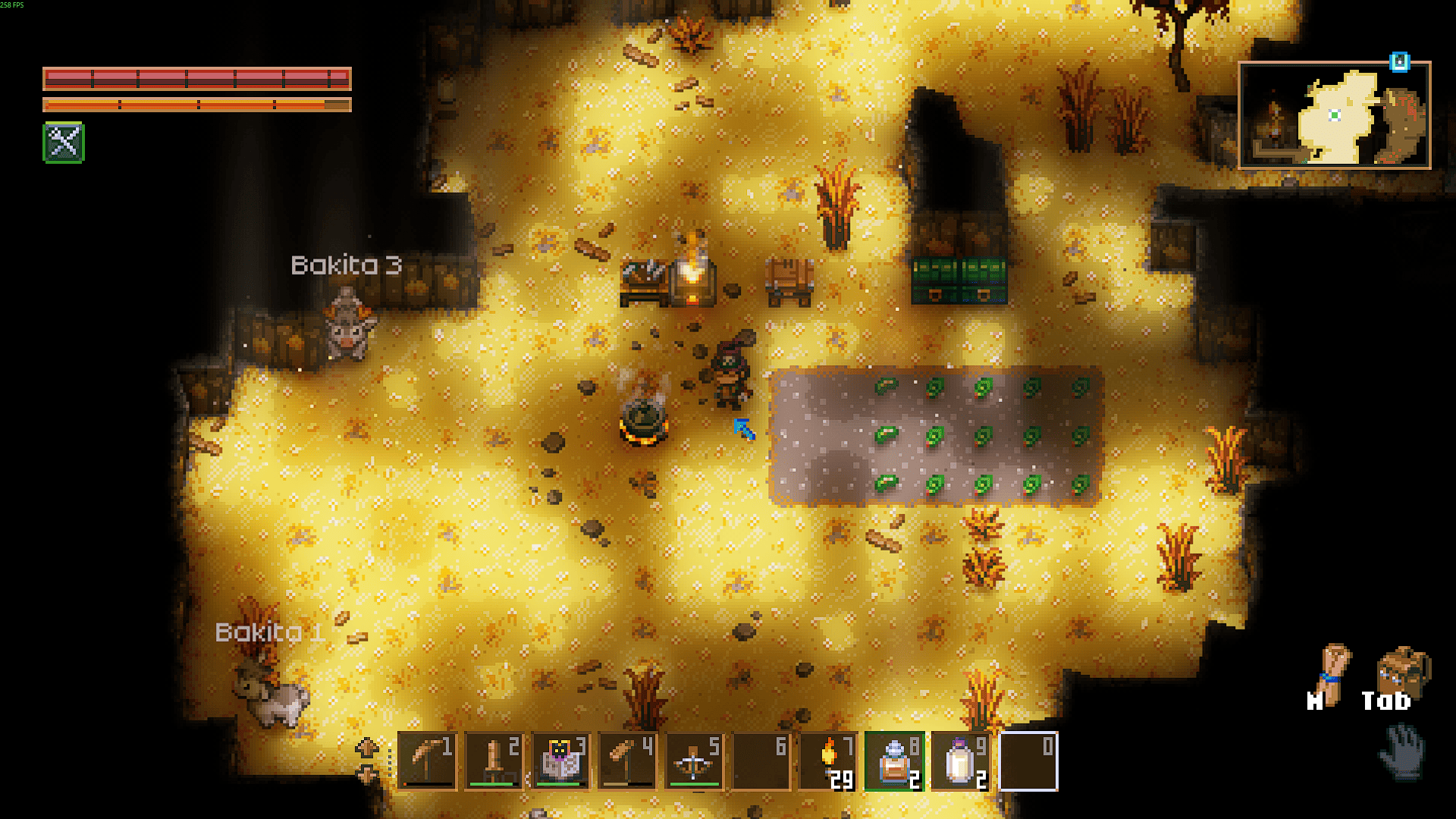Click the blue marker icon above minimap
This screenshot has height=819, width=1456.
click(1399, 62)
